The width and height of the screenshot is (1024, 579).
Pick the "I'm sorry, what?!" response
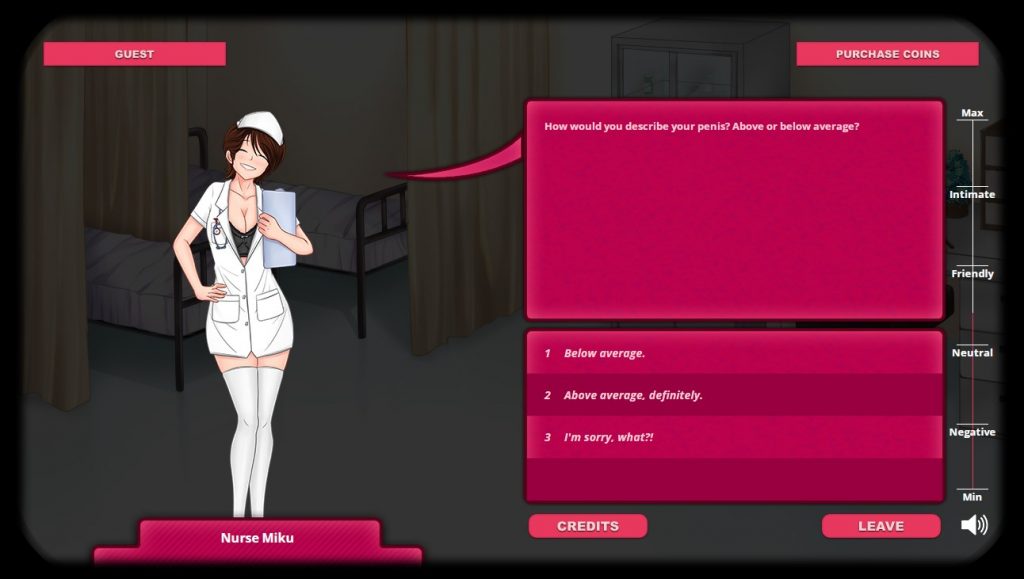[608, 437]
